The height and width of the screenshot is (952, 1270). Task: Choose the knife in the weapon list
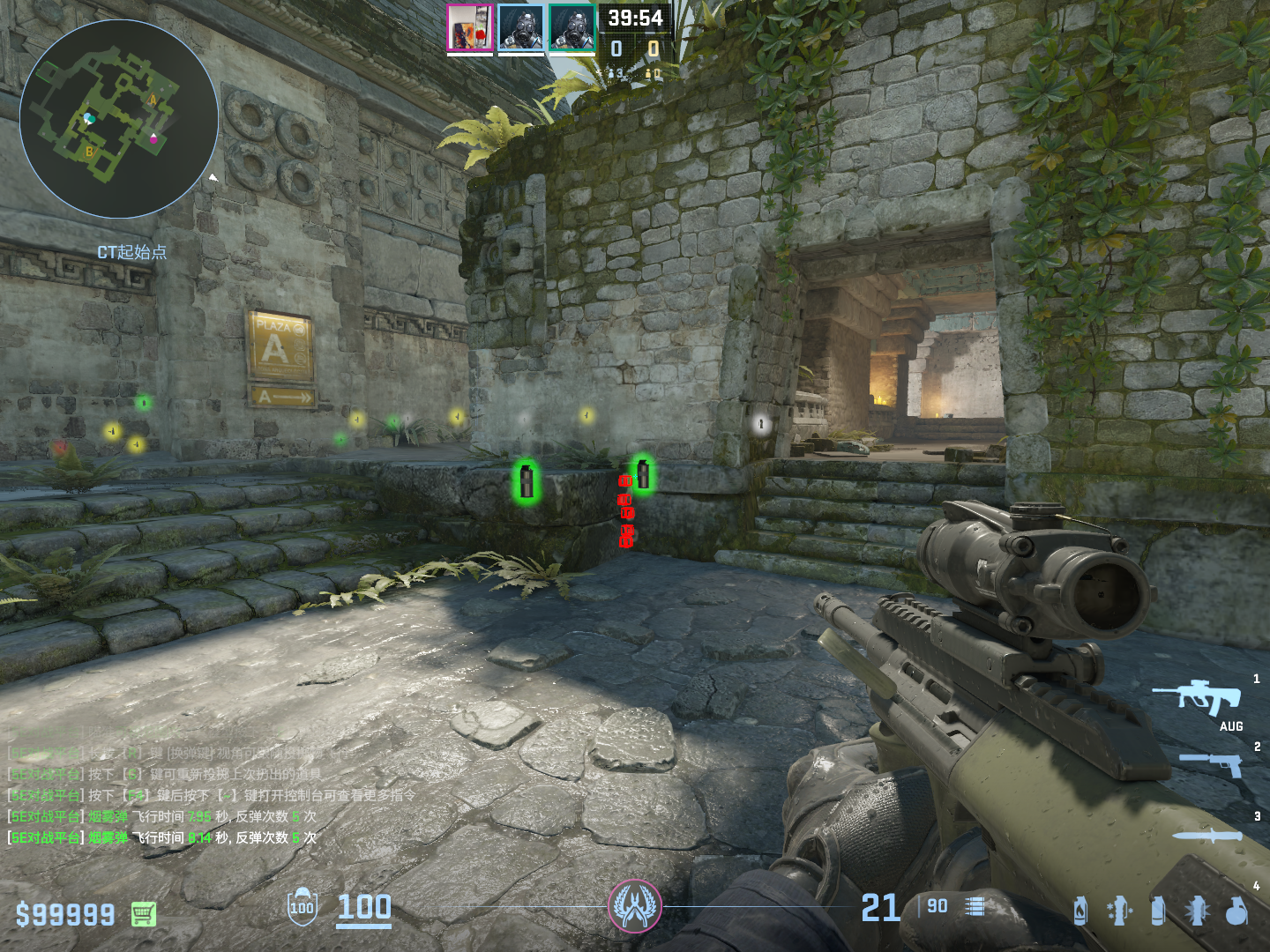click(x=1206, y=836)
